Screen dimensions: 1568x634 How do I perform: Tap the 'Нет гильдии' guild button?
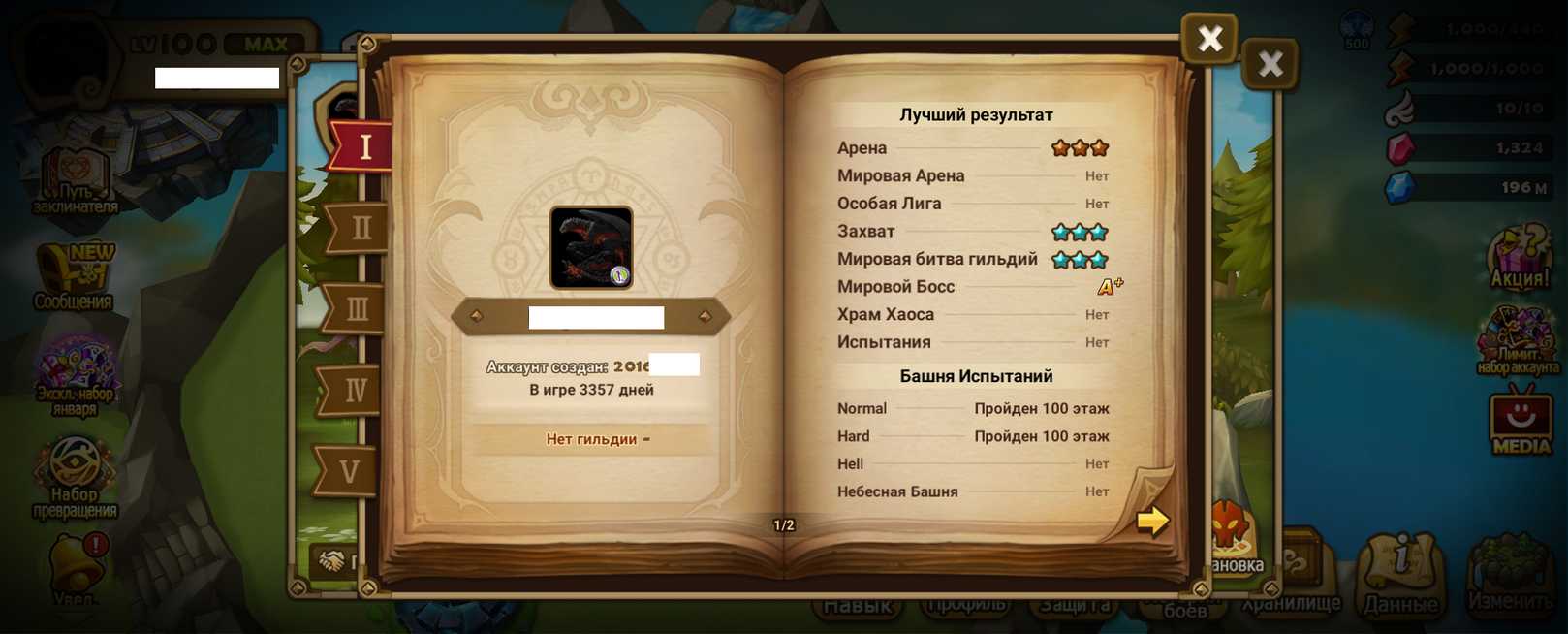(x=591, y=439)
